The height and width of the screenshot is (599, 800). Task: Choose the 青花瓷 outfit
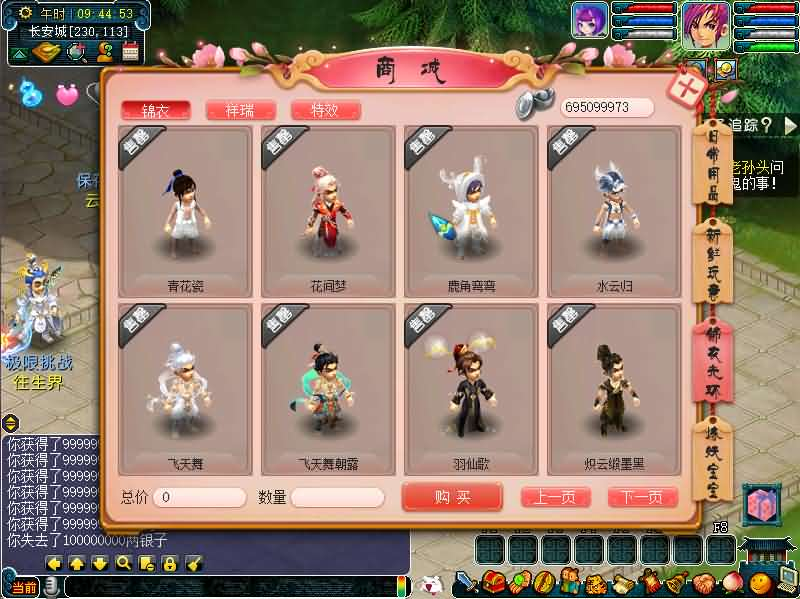186,212
